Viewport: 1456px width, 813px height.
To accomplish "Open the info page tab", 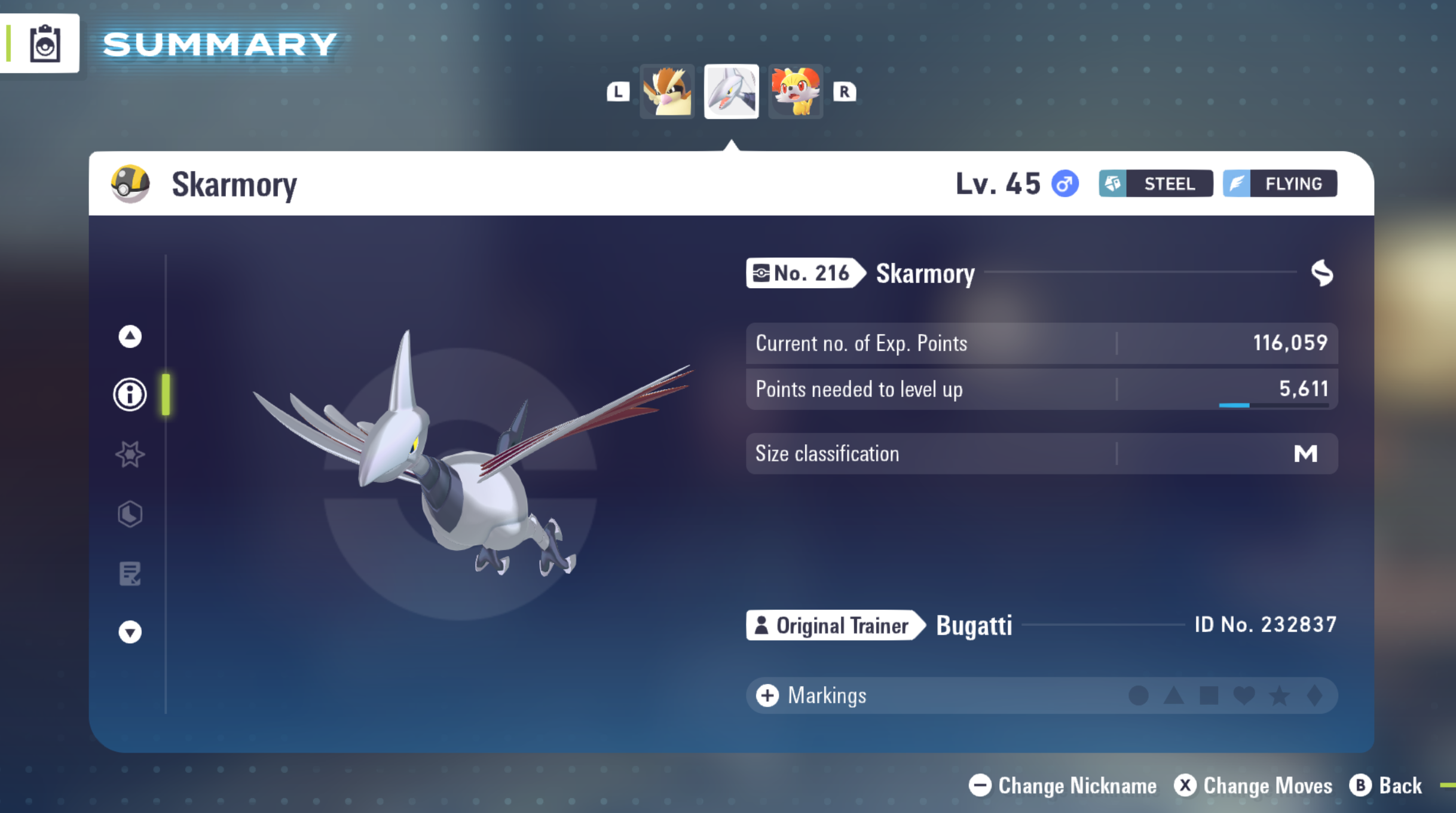I will 130,395.
